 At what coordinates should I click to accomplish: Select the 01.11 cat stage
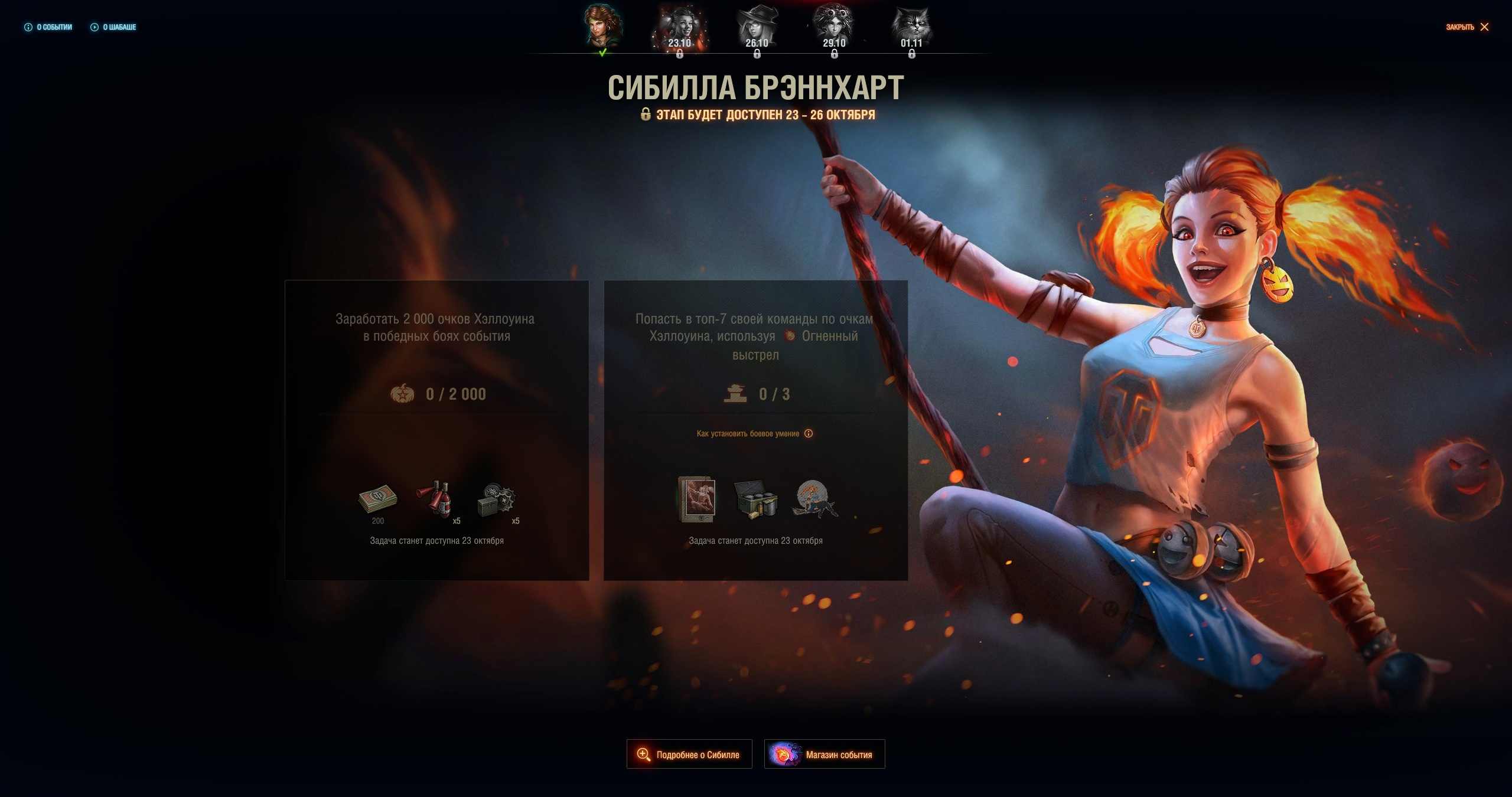(x=911, y=28)
